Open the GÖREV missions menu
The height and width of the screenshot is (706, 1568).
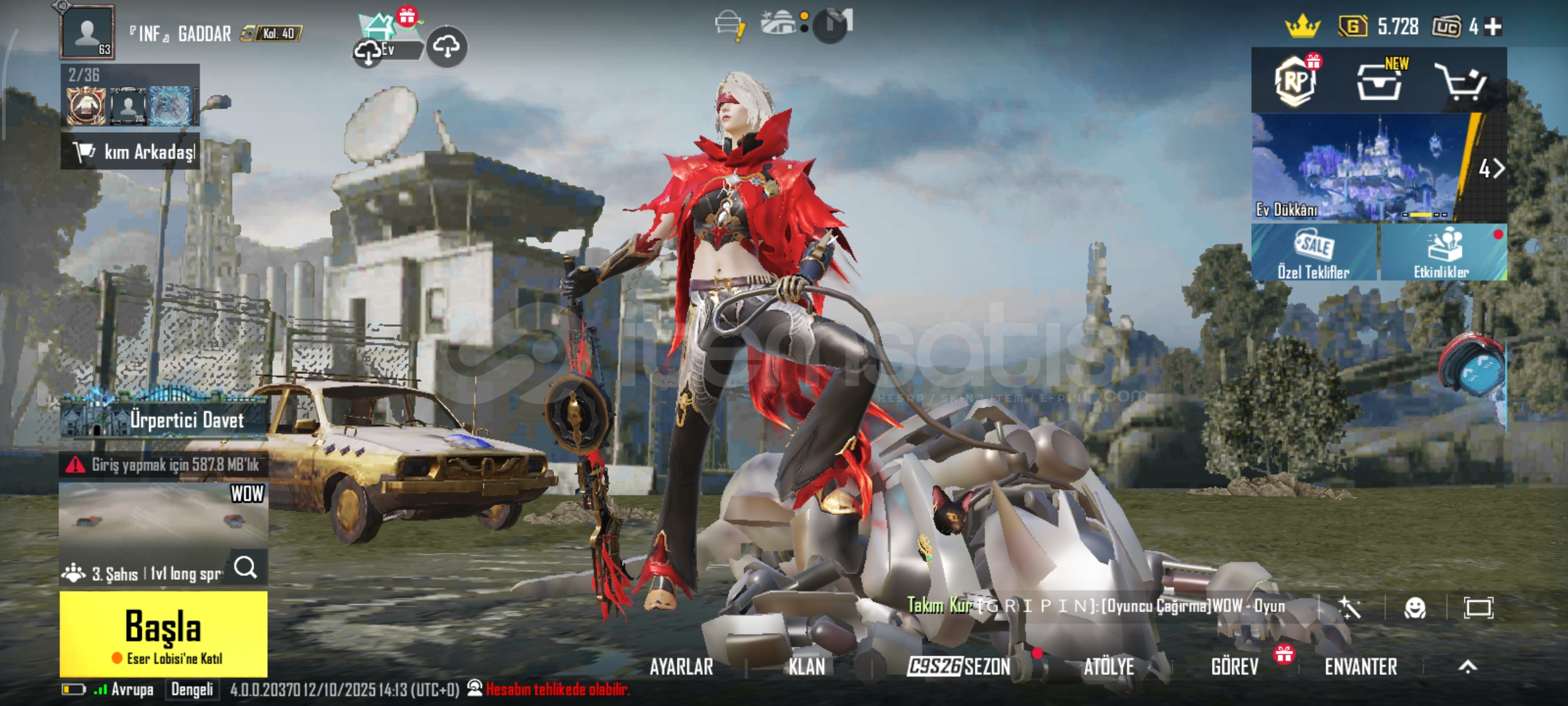1234,667
